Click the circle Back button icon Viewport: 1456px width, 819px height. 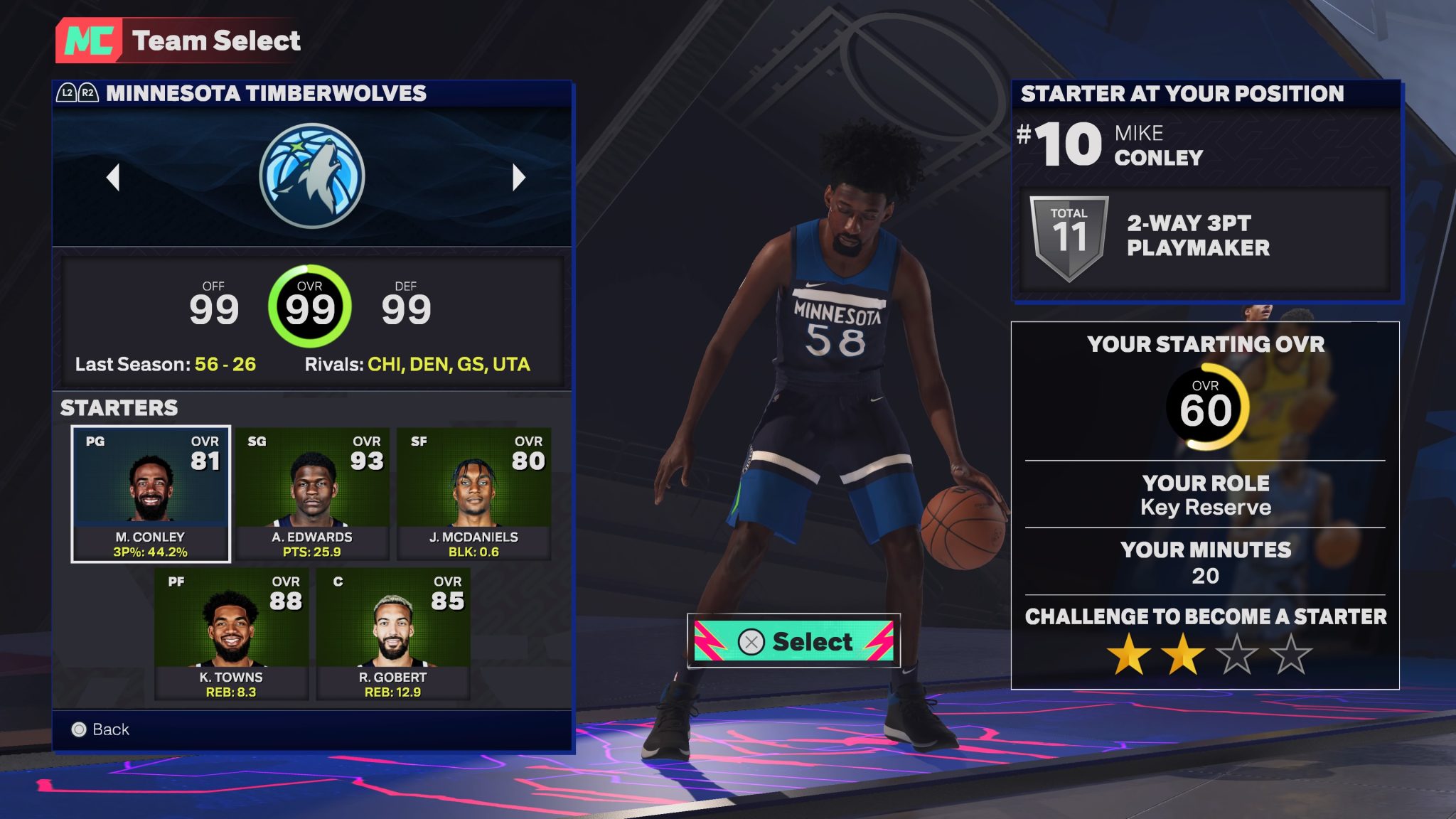click(x=78, y=729)
